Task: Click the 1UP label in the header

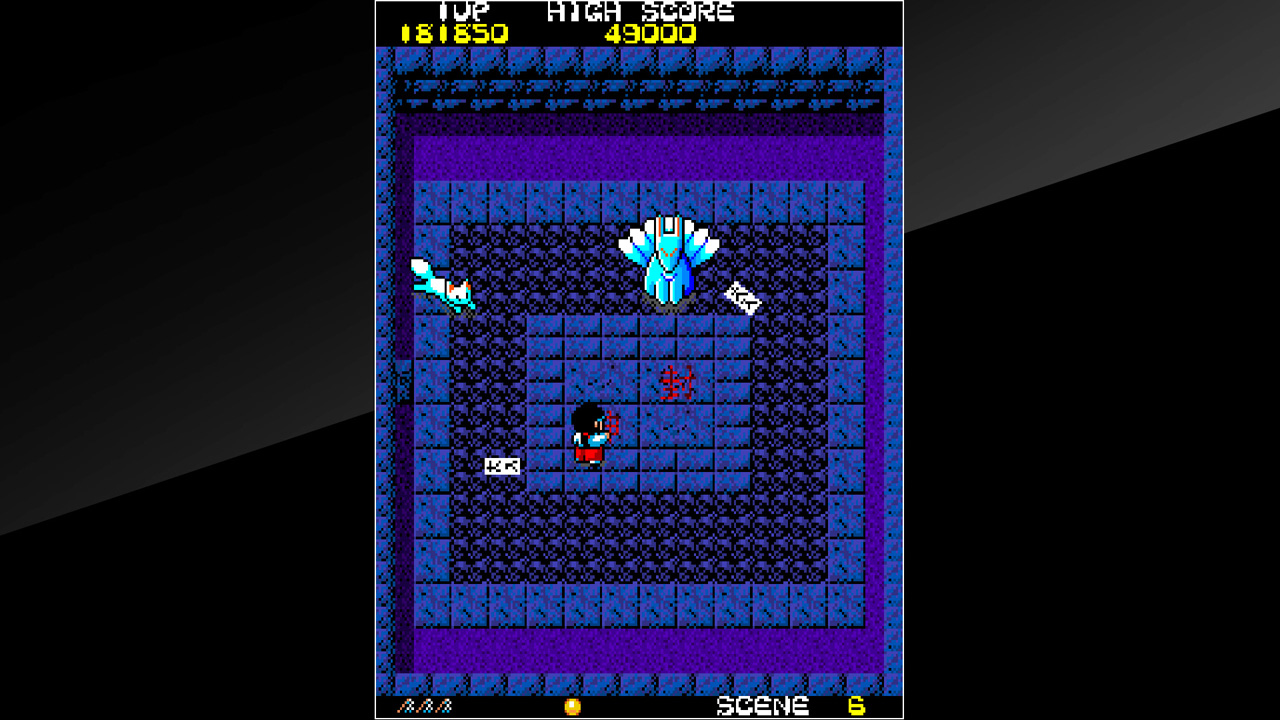Action: [x=466, y=11]
